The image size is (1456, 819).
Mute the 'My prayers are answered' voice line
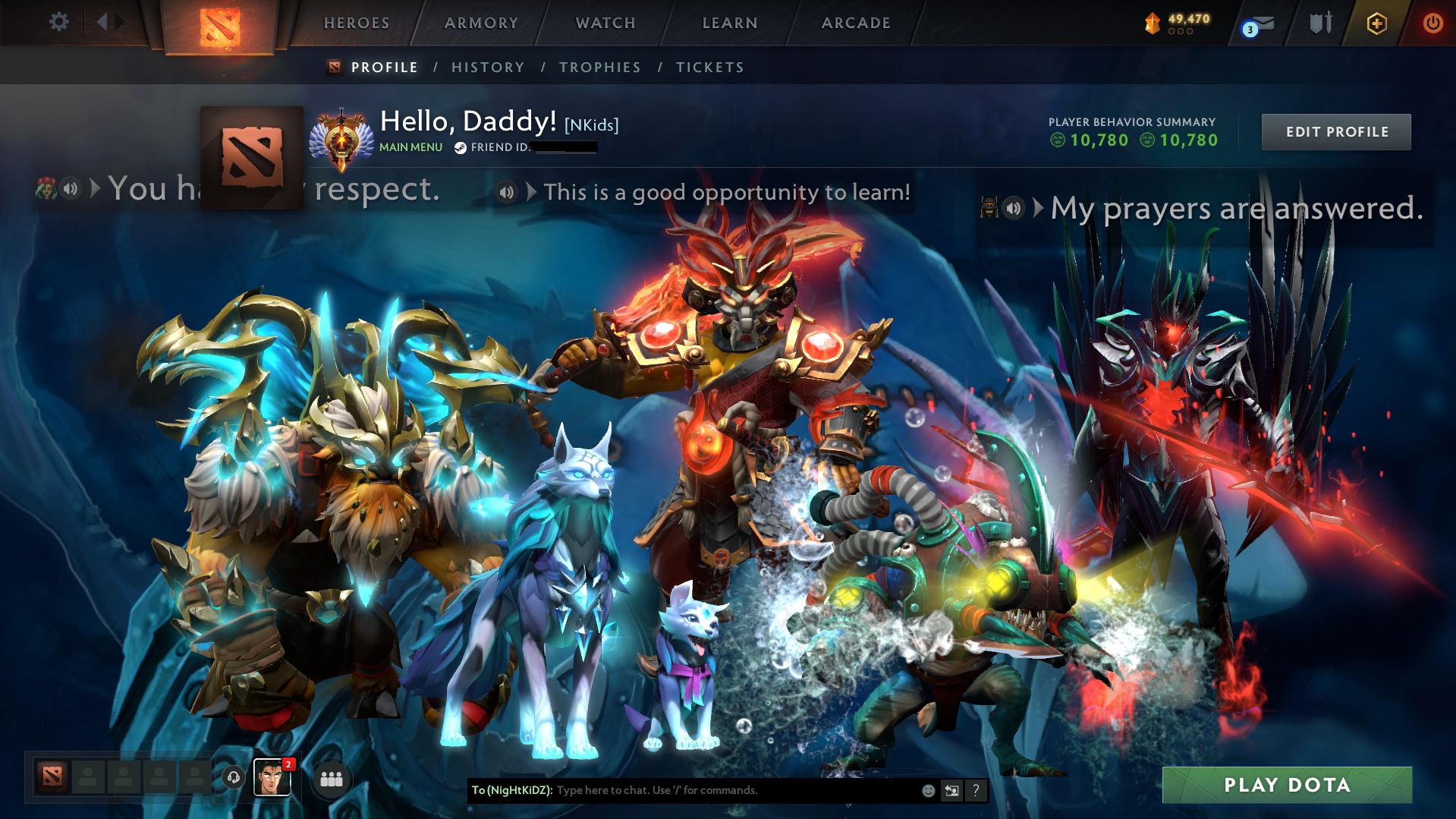pyautogui.click(x=1014, y=207)
